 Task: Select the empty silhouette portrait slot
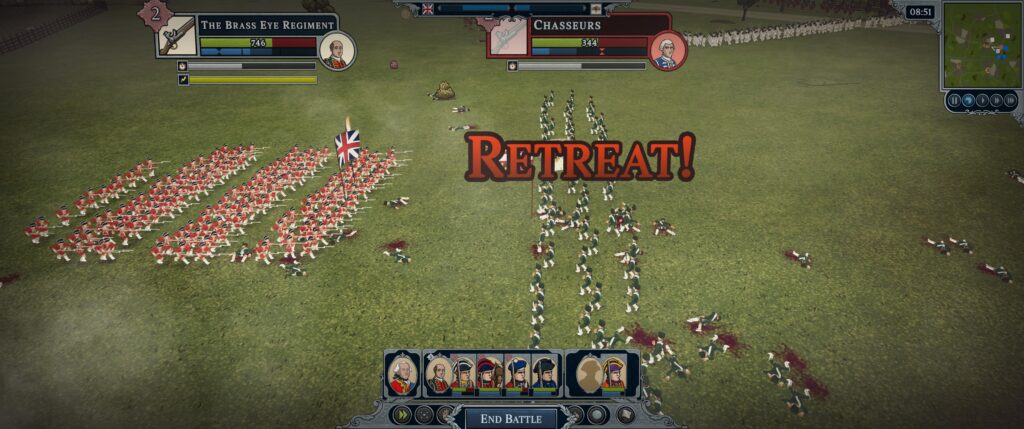coord(587,375)
